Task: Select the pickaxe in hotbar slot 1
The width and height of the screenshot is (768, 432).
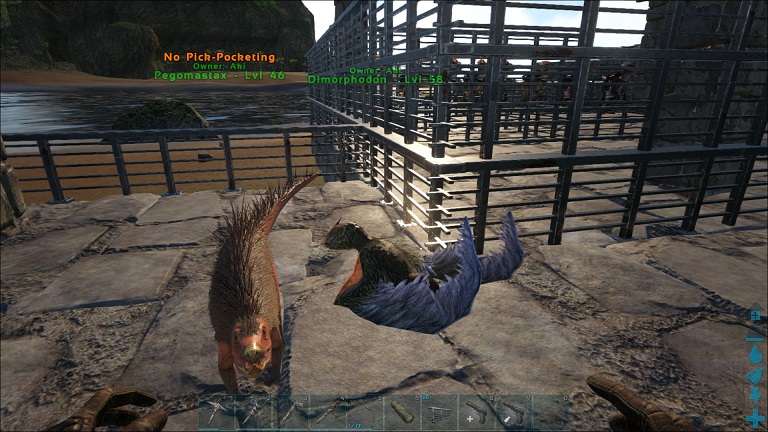Action: (215, 413)
